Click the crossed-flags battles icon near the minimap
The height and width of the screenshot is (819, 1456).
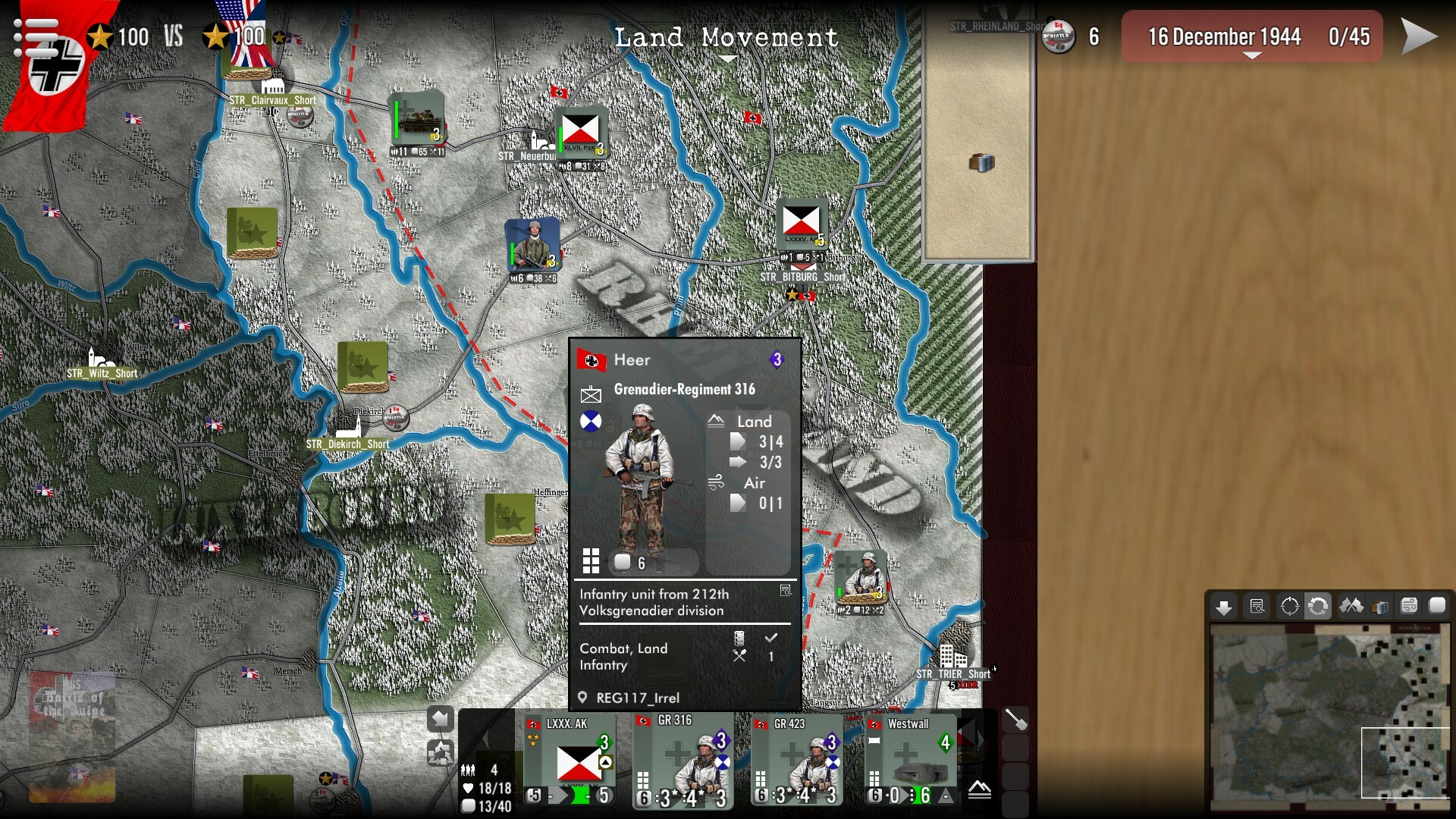[1351, 607]
